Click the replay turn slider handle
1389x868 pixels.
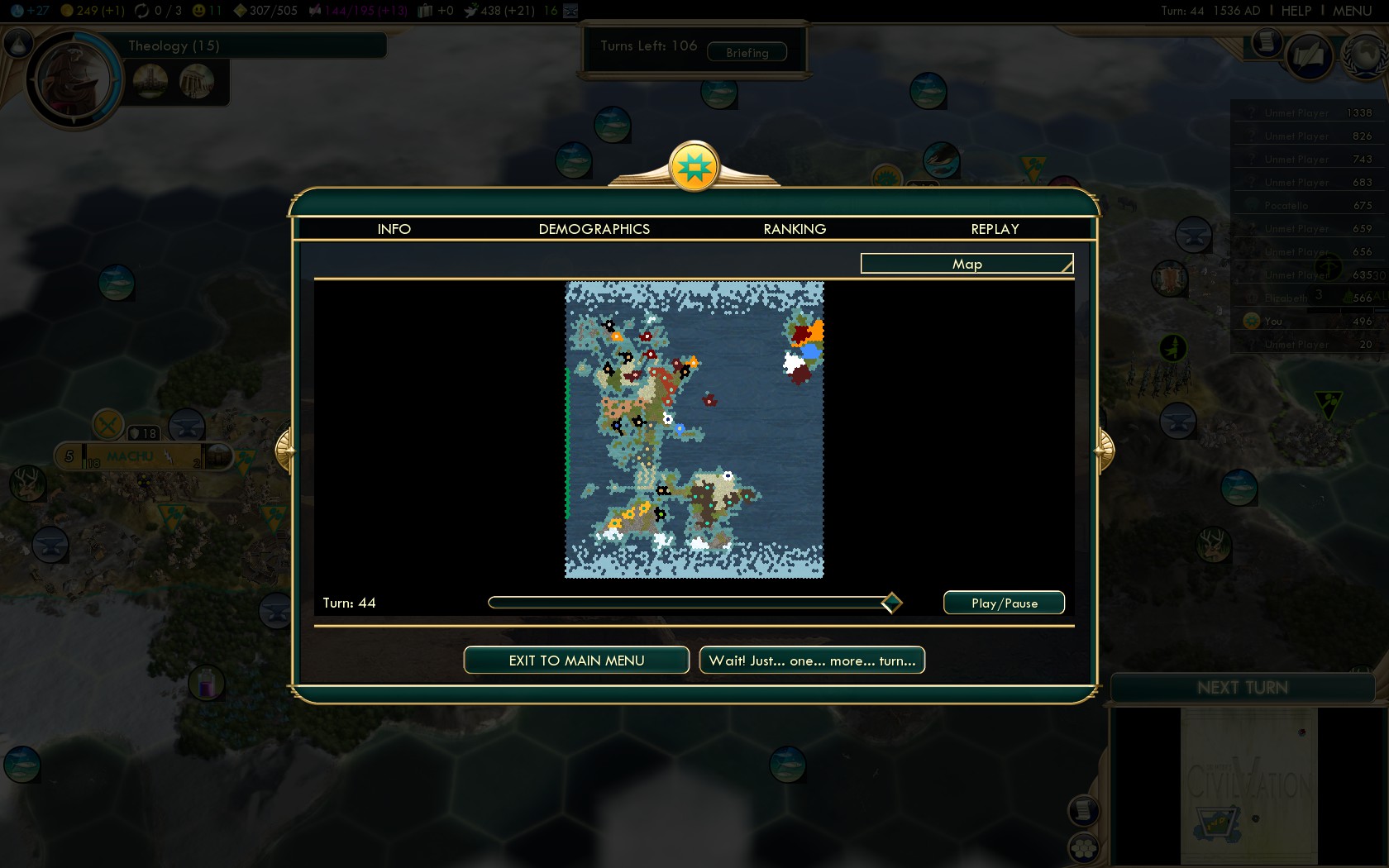coord(891,603)
